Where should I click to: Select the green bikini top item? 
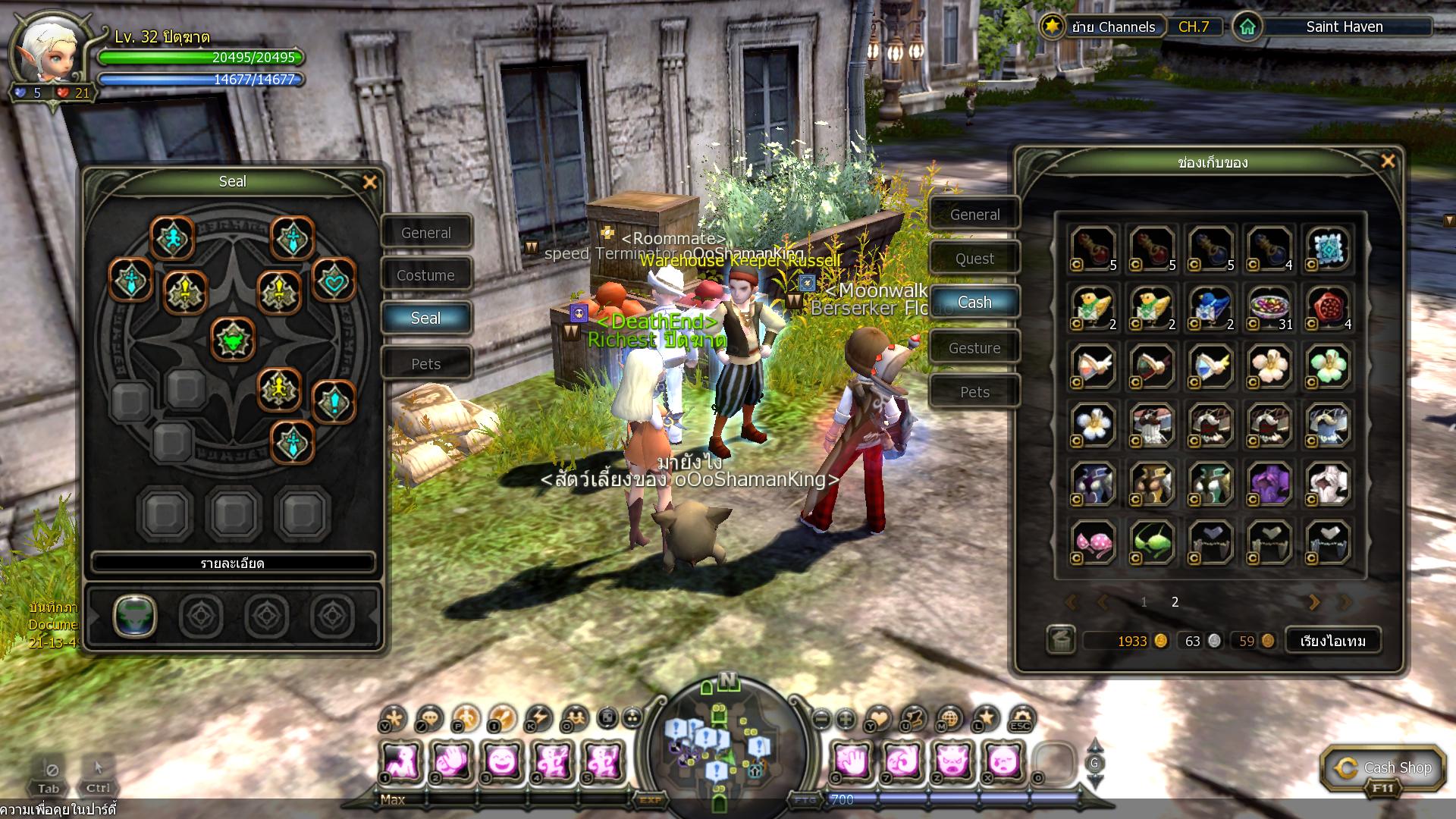(1151, 542)
